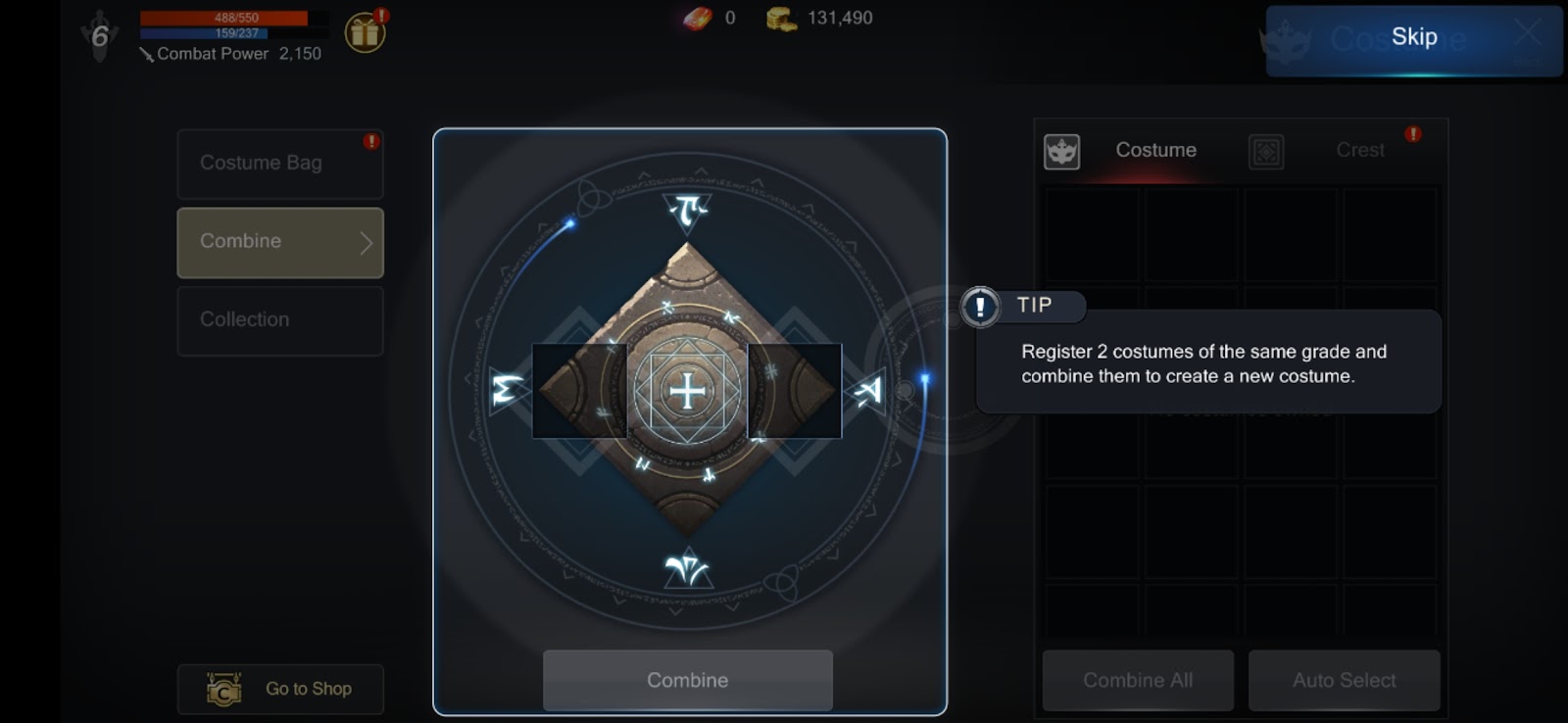Switch to the Costume tab
Screen dimensions: 1568x723
pyautogui.click(x=1154, y=151)
